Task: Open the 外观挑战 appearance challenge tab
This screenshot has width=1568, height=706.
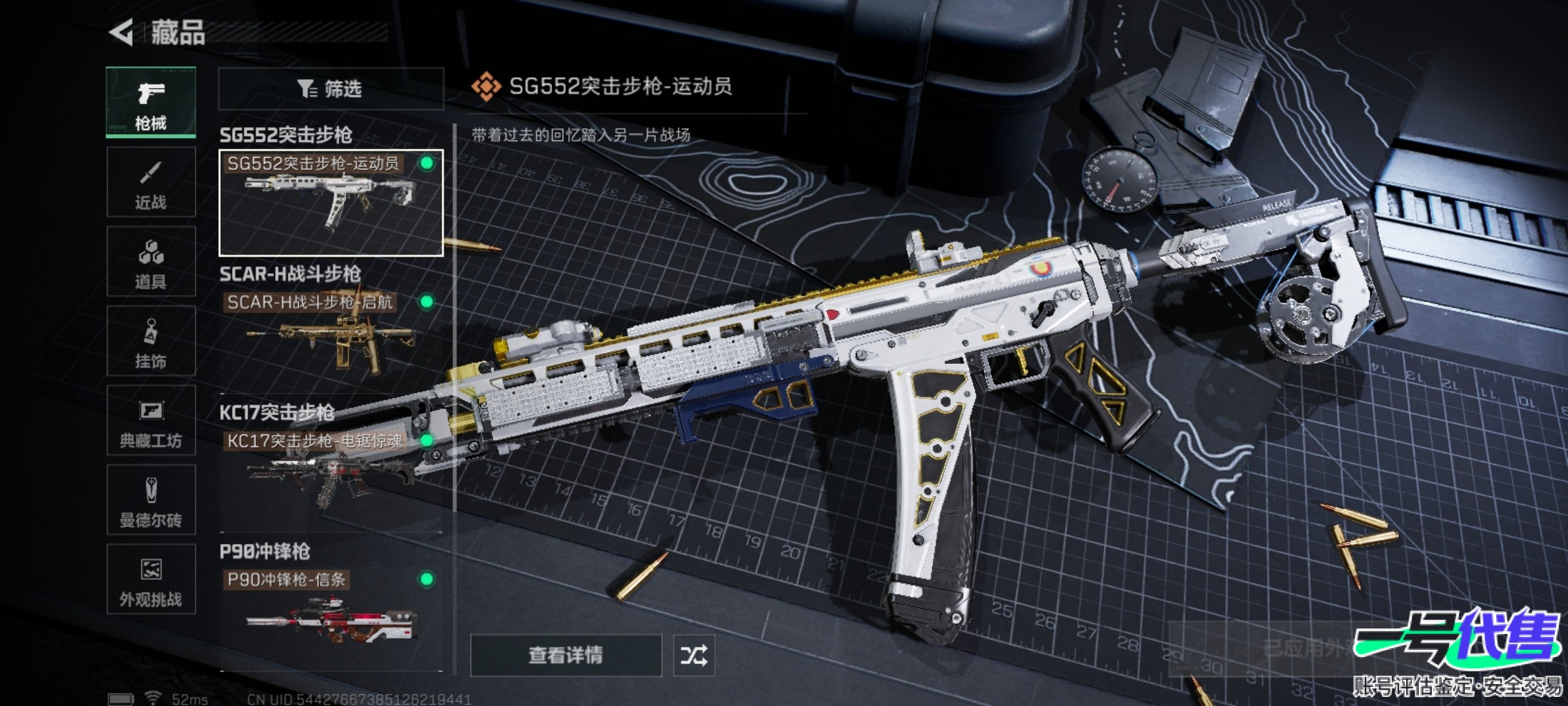Action: tap(151, 579)
